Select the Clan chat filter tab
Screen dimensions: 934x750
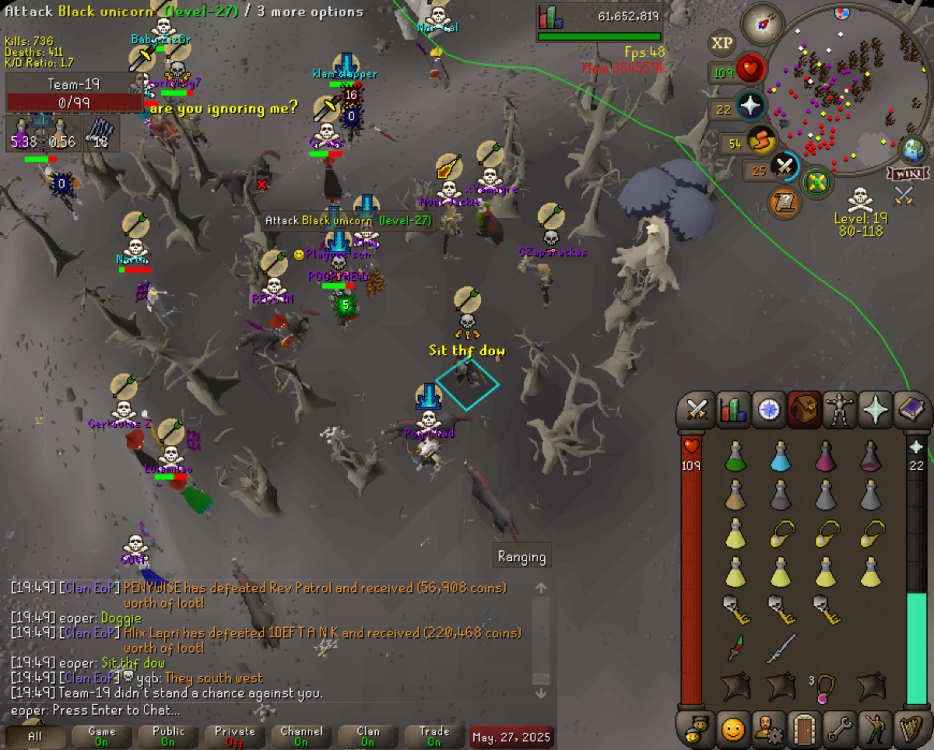368,737
